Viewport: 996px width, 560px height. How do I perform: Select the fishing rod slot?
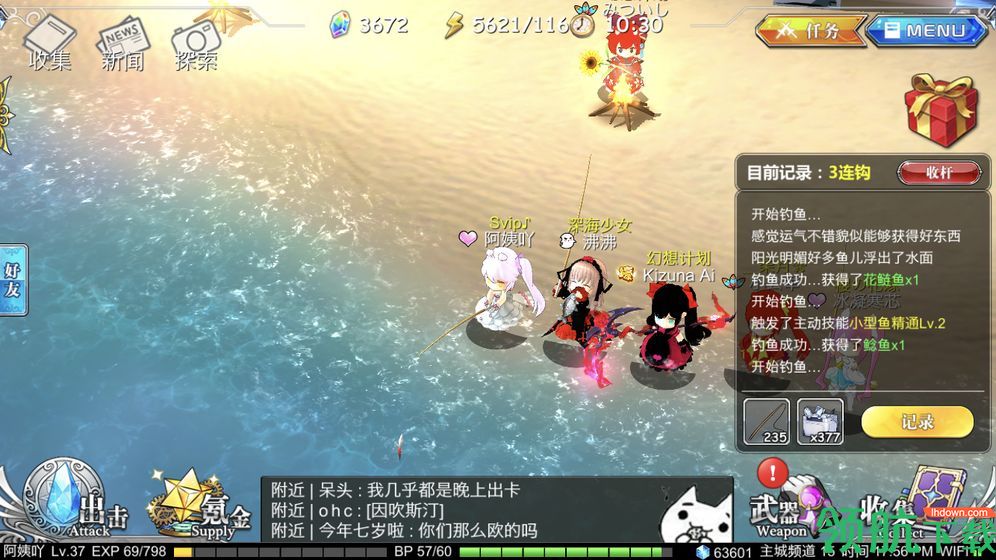click(x=766, y=421)
